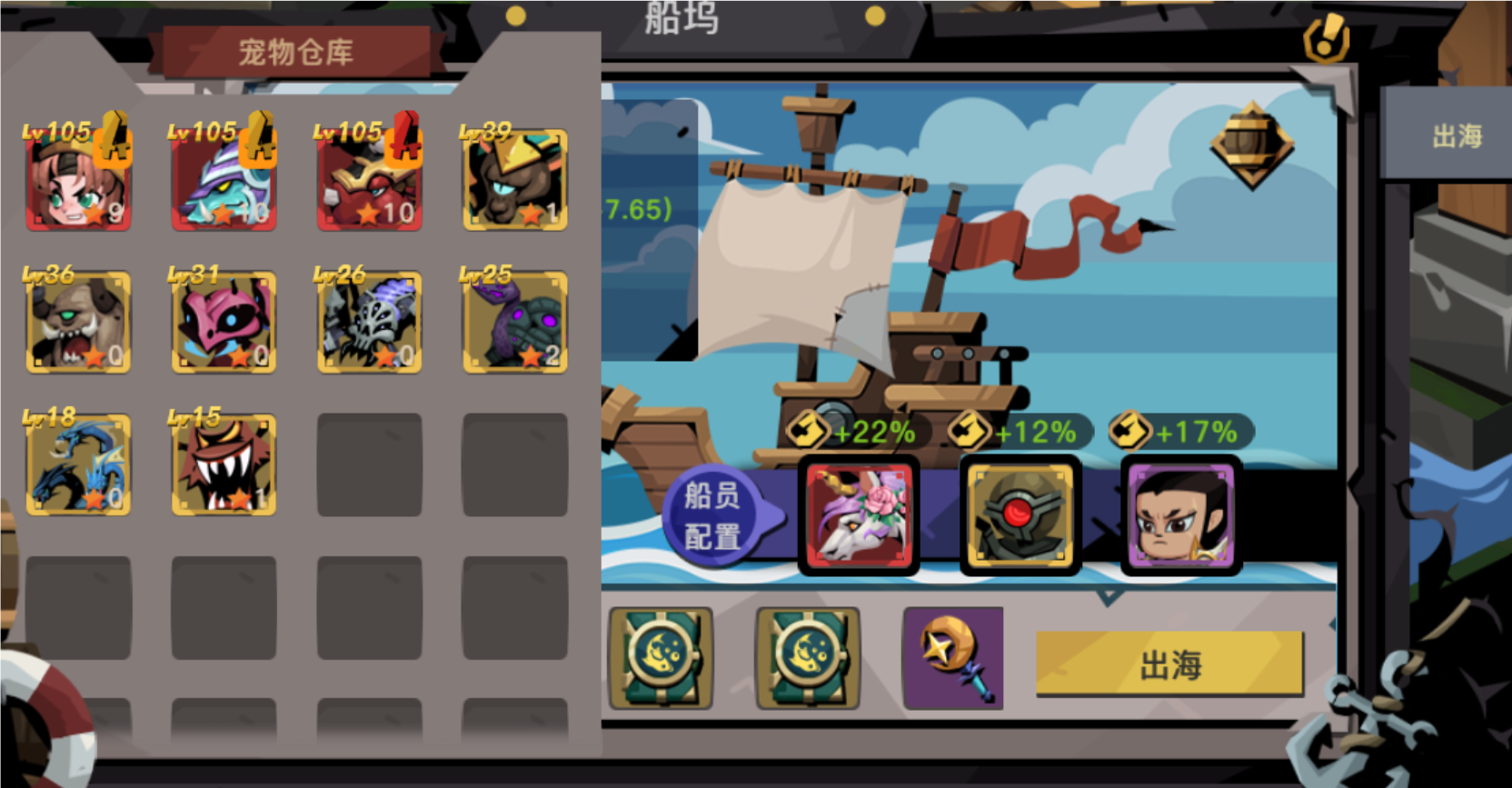
Task: Select the Lv18 blue dragon pet
Action: 78,464
